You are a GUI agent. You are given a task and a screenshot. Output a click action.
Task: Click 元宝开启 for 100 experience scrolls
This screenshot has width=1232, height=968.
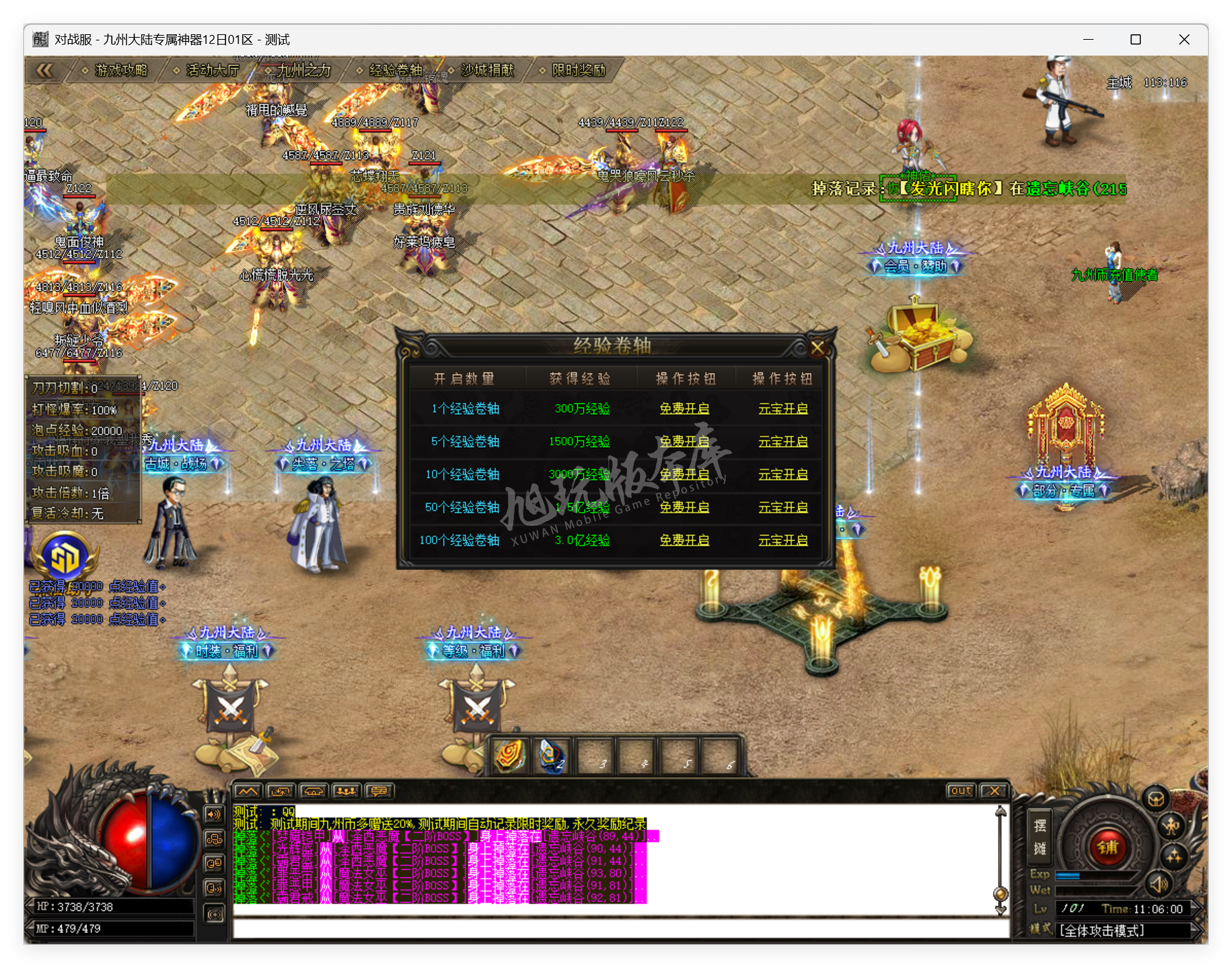point(784,540)
